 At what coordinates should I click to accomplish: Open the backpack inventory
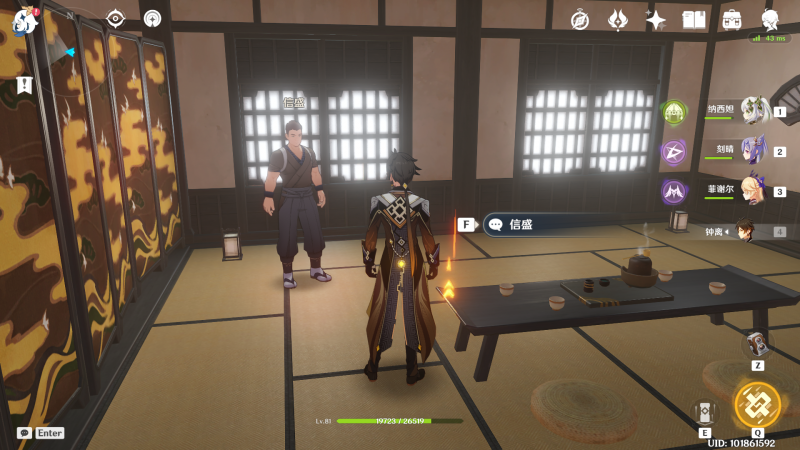(732, 19)
